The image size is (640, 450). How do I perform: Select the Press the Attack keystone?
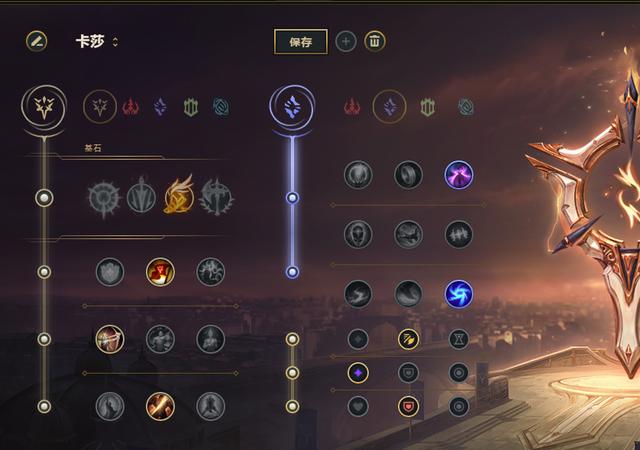[x=103, y=196]
